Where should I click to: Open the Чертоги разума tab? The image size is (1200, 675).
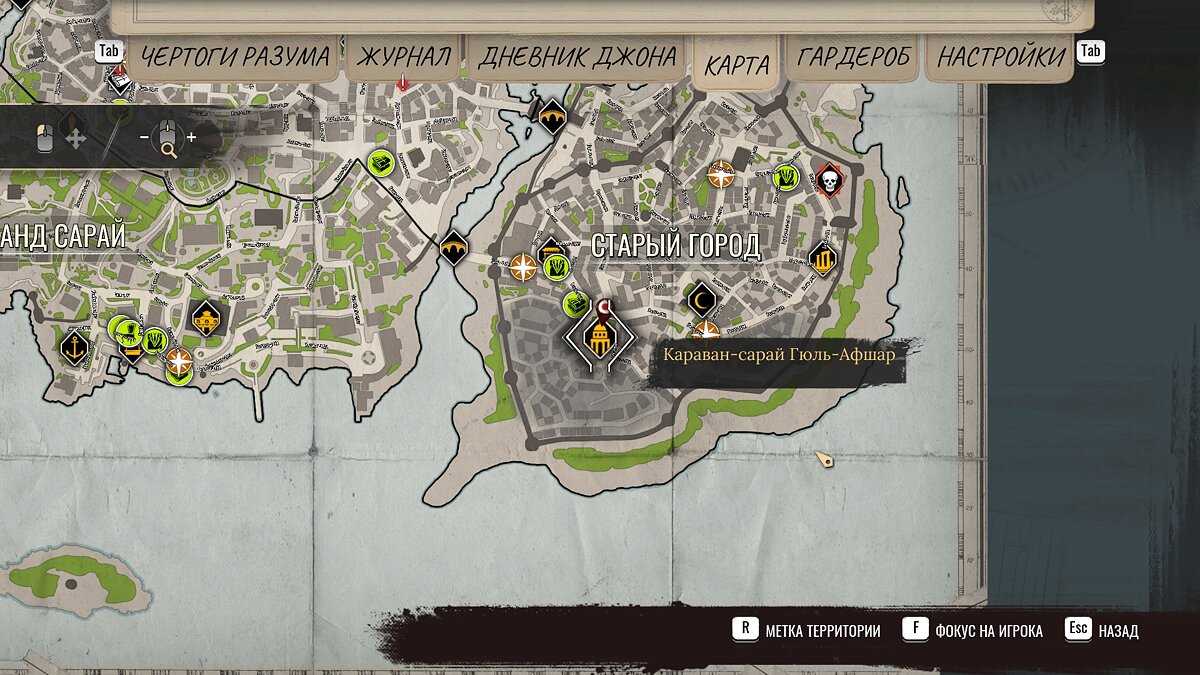point(235,57)
